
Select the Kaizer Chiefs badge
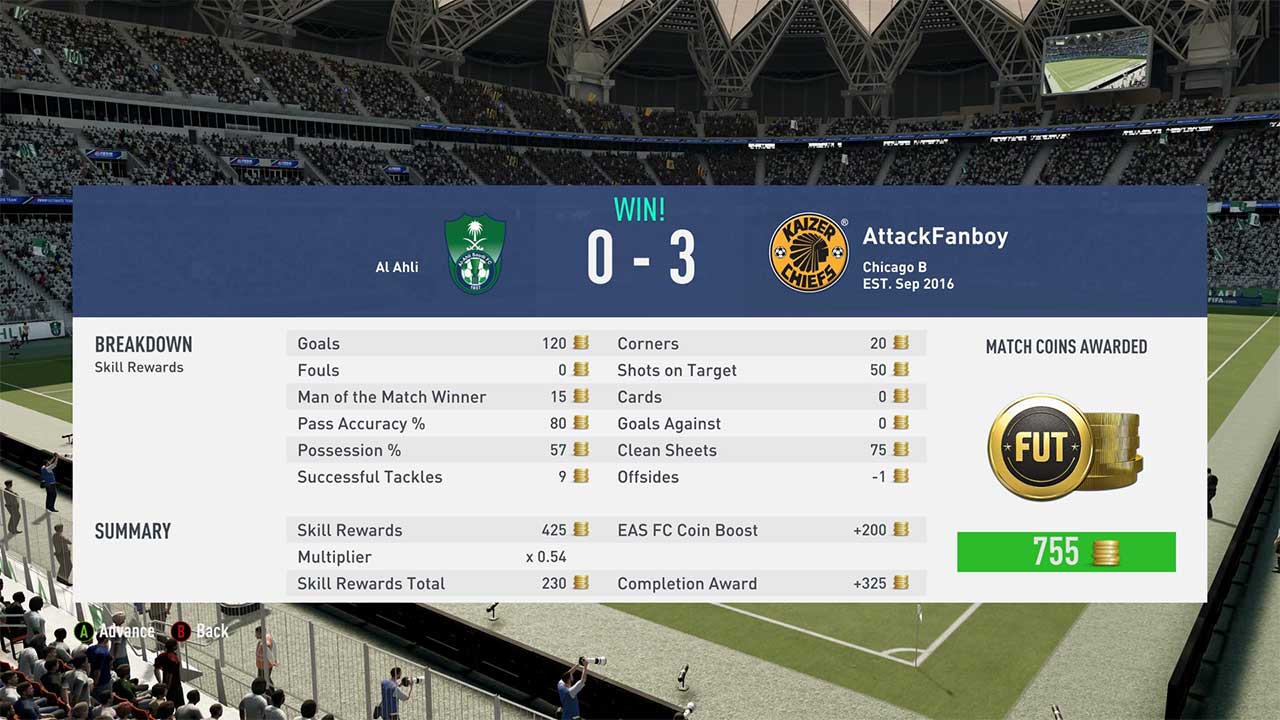pos(810,250)
